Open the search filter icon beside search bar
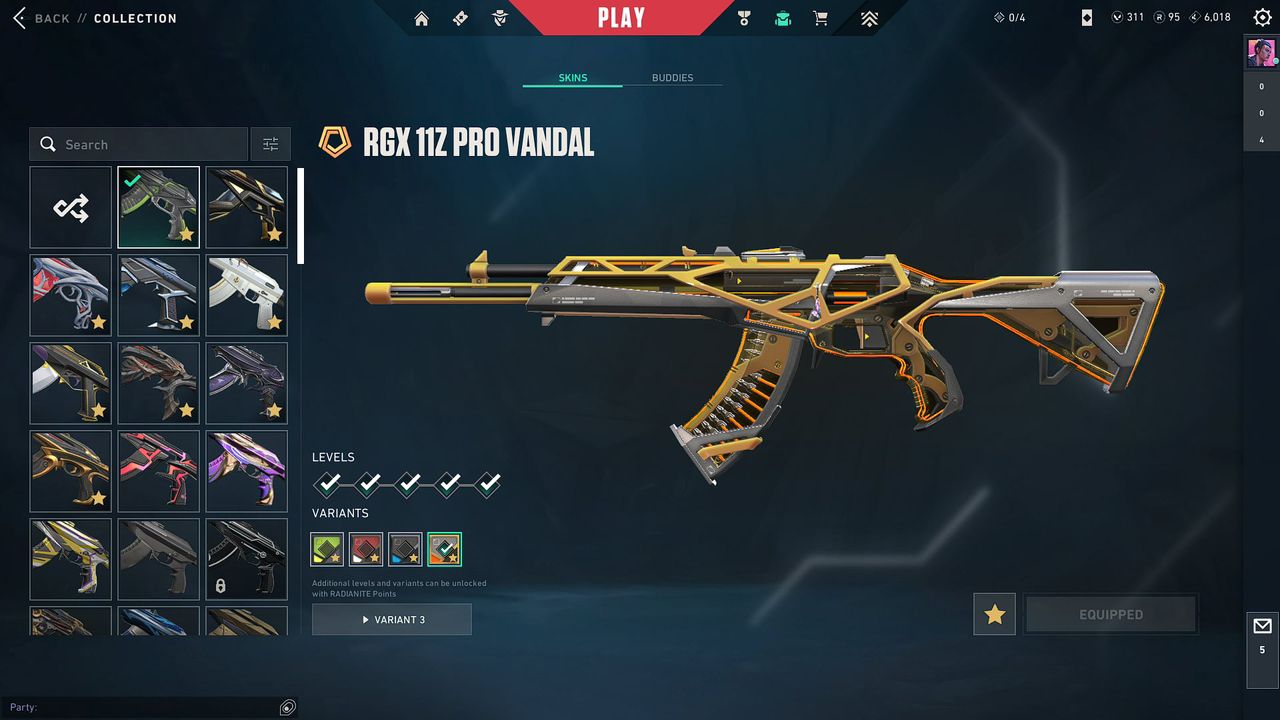Viewport: 1280px width, 720px height. tap(270, 143)
